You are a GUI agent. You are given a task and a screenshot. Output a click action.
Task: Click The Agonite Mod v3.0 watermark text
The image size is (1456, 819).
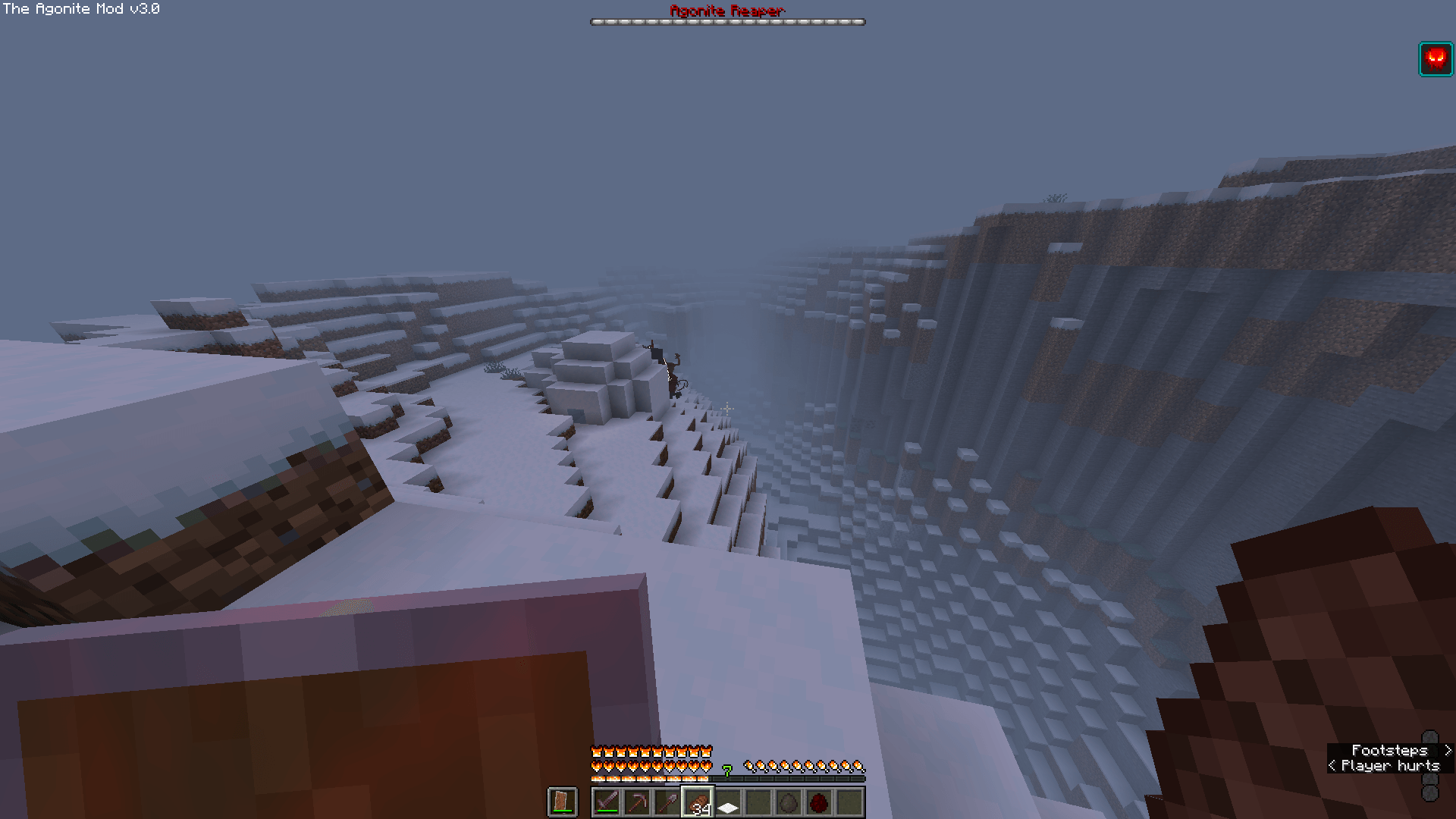coord(80,10)
